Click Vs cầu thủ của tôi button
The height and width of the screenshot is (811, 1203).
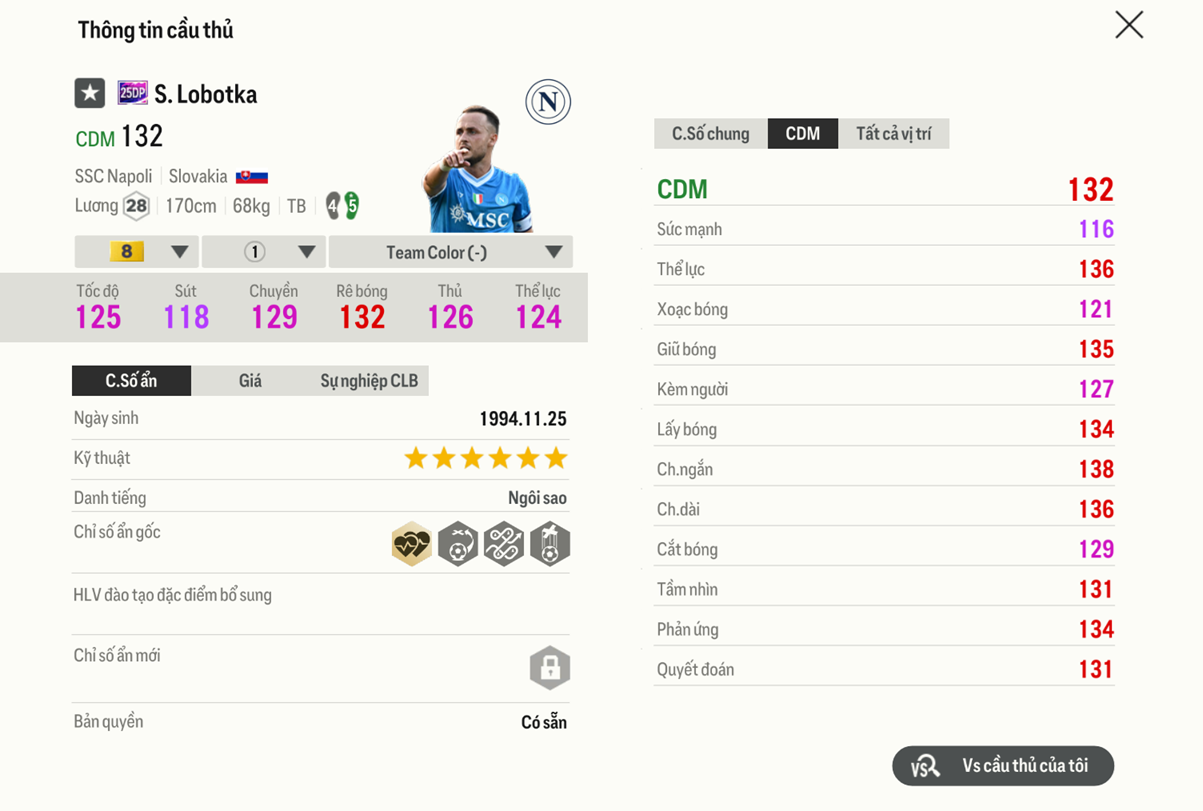tap(1002, 766)
